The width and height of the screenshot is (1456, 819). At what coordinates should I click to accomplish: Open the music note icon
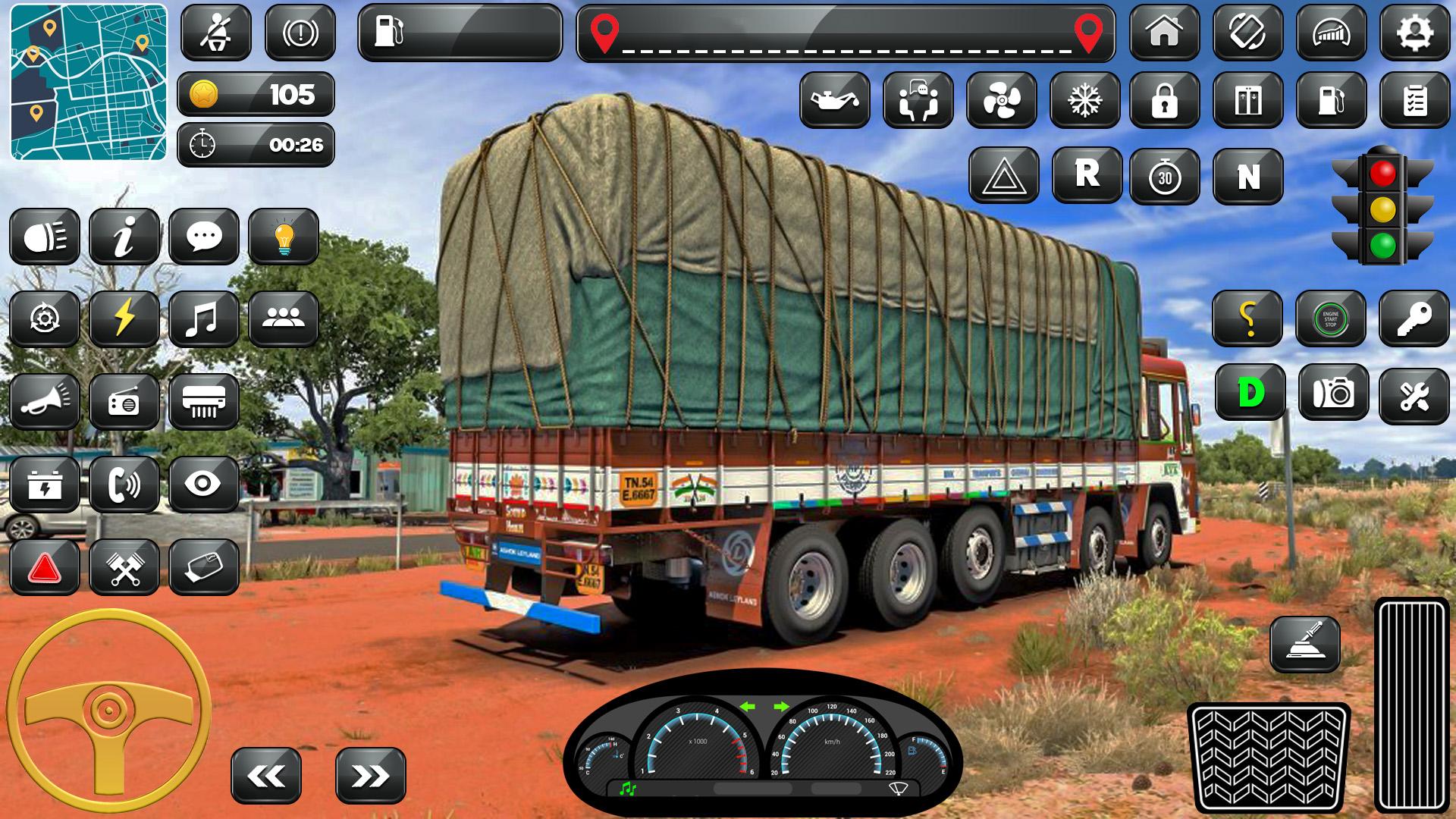point(203,318)
